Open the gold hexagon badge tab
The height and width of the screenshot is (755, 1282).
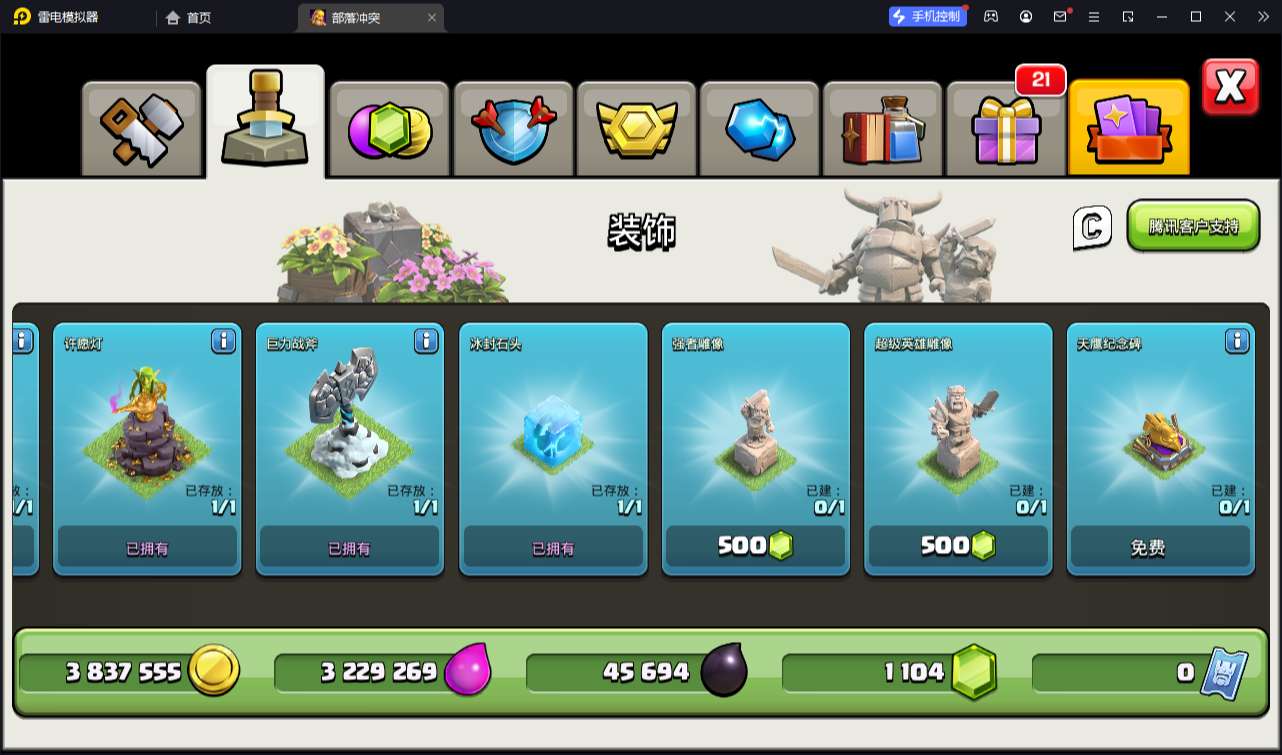pyautogui.click(x=636, y=130)
